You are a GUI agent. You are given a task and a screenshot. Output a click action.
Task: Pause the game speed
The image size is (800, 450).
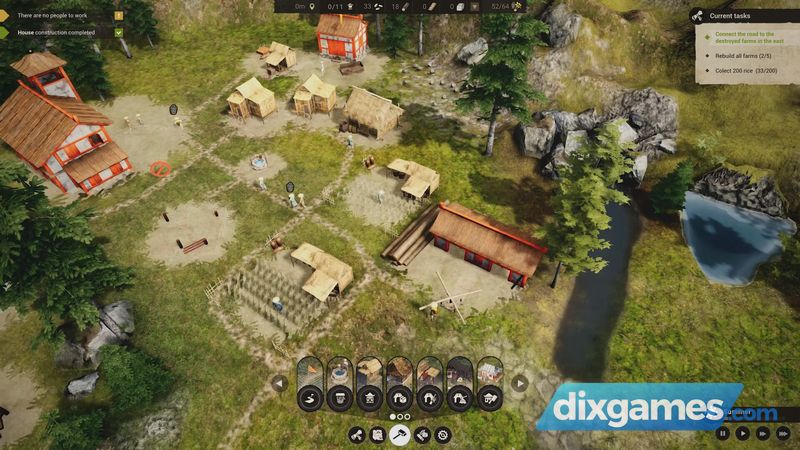[722, 434]
